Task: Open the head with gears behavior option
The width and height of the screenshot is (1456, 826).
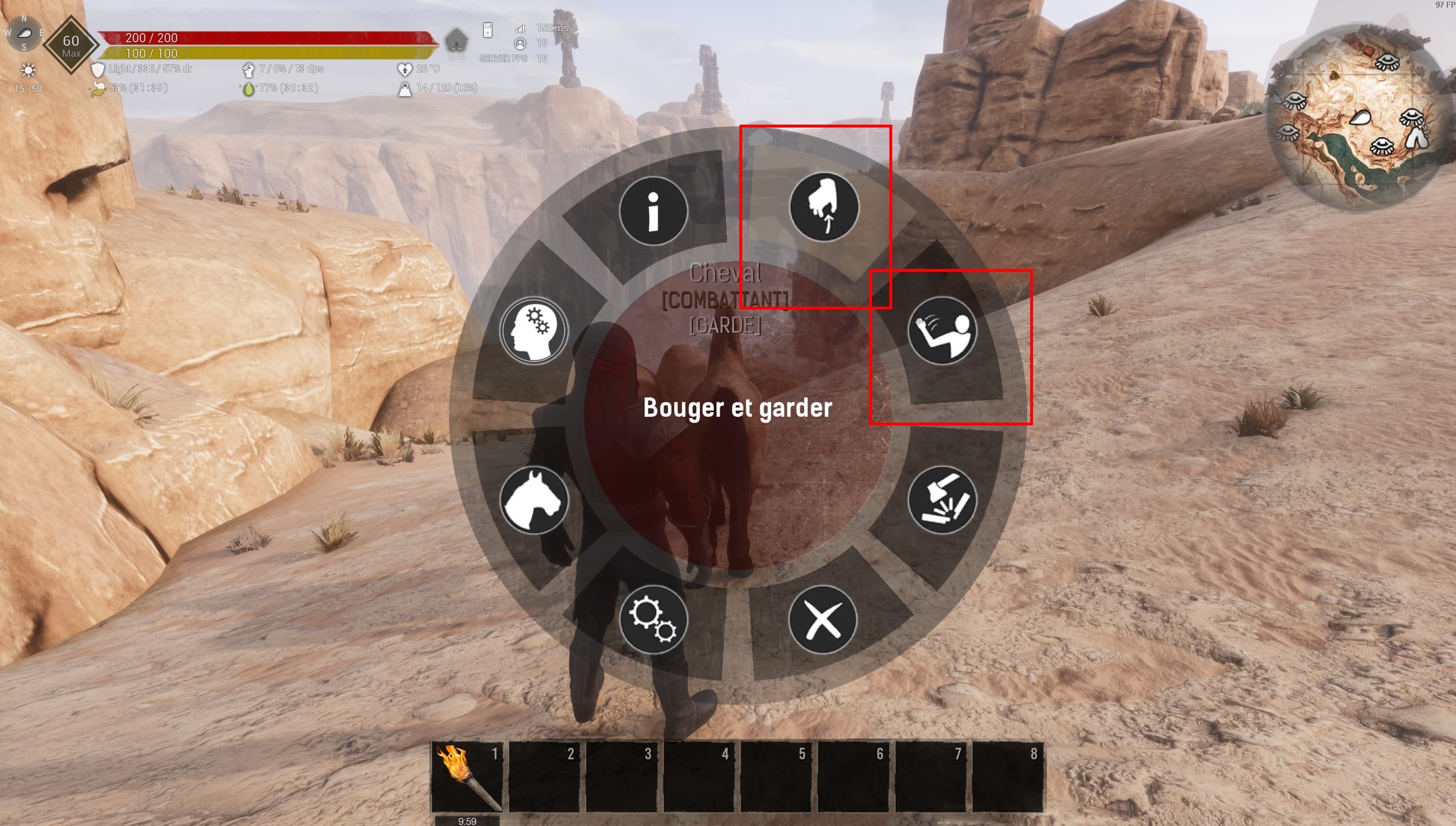Action: coord(534,330)
